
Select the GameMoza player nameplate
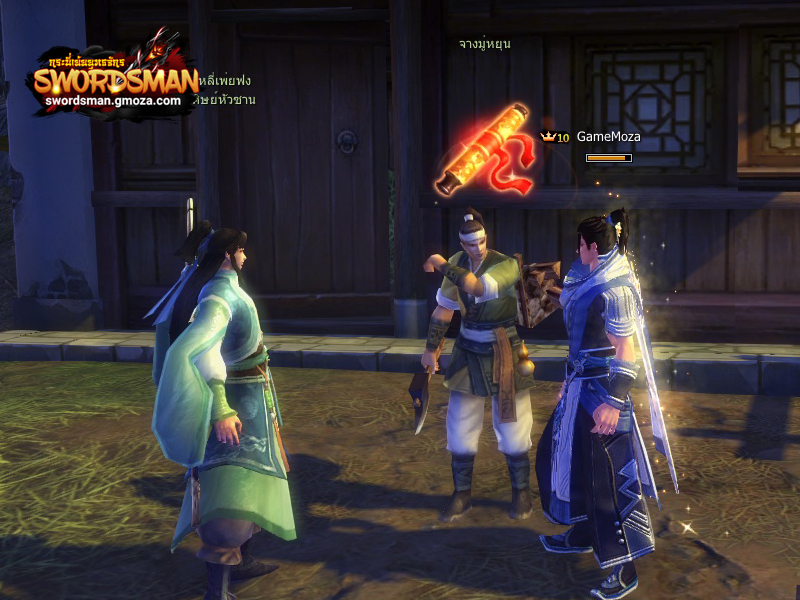tap(608, 137)
